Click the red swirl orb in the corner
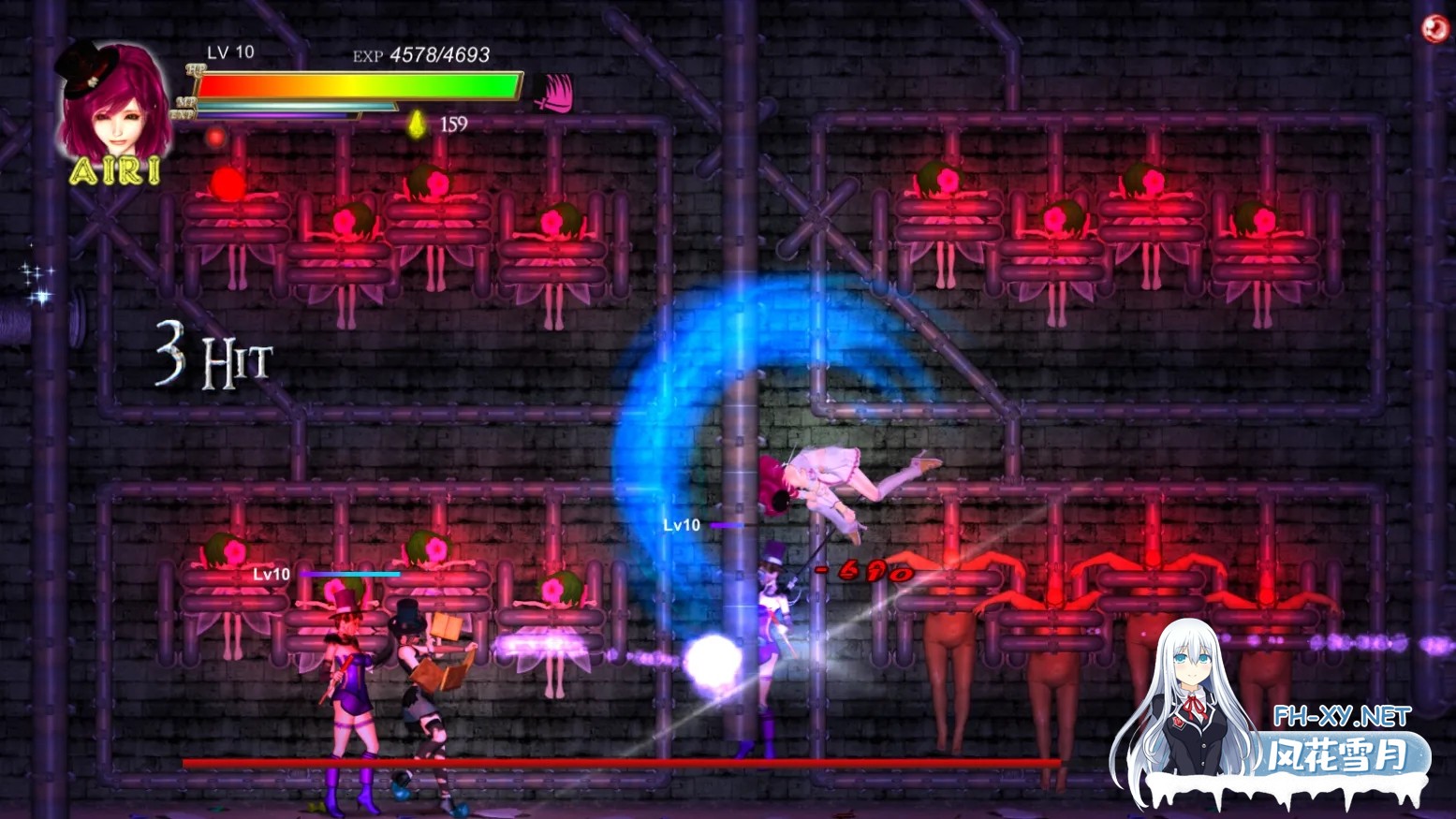 1434,29
